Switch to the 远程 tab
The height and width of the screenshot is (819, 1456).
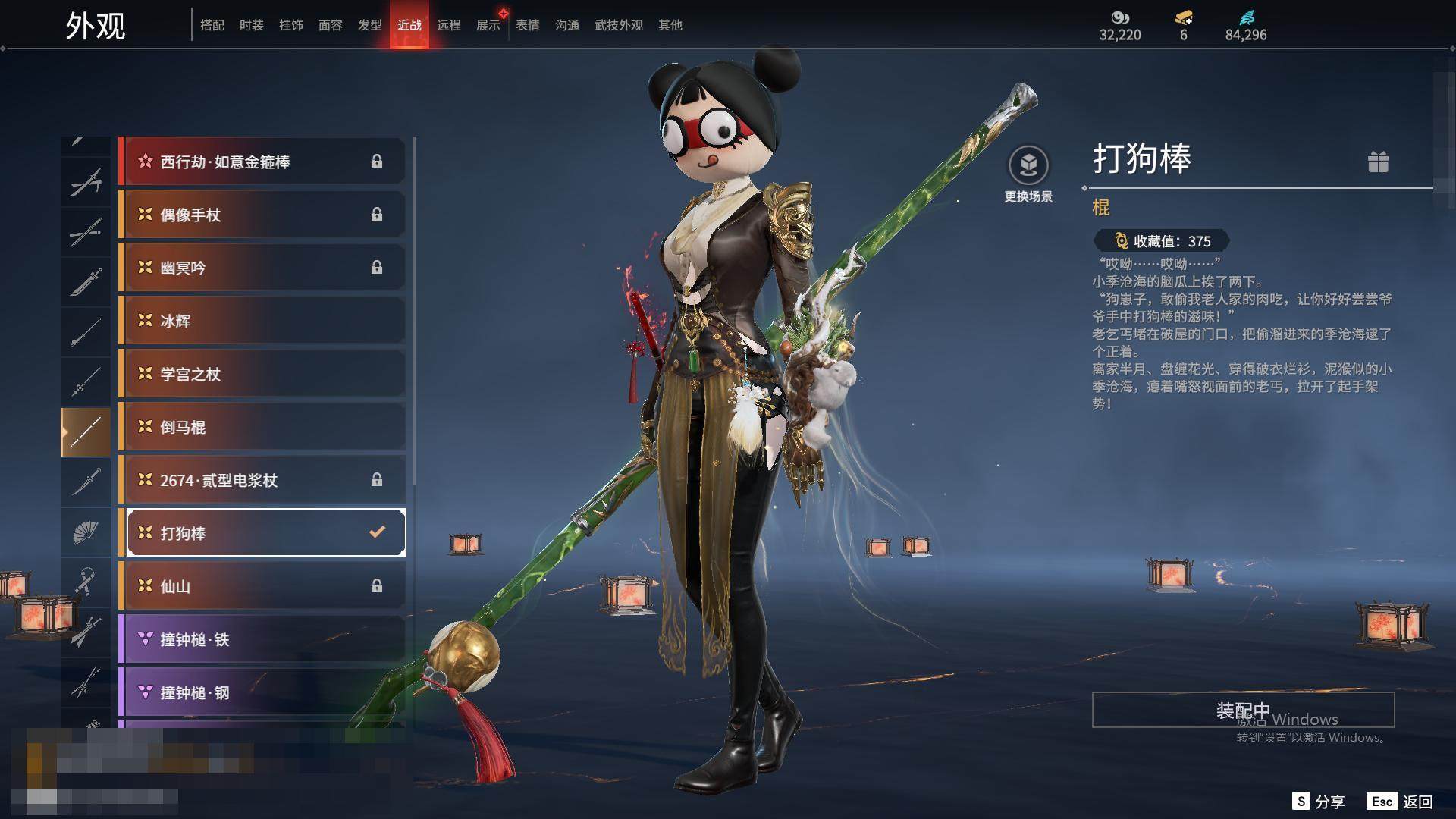(x=448, y=25)
